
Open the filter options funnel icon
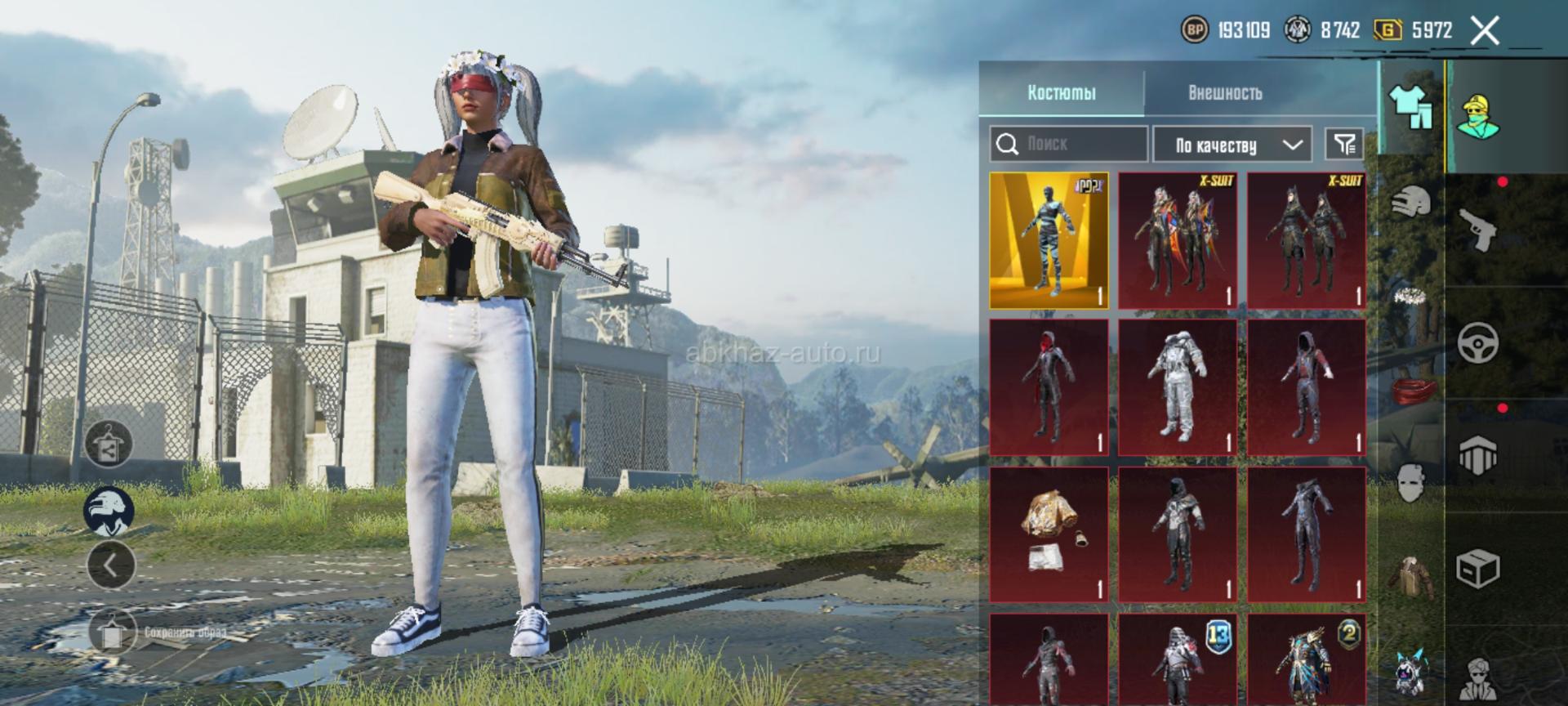[1343, 144]
